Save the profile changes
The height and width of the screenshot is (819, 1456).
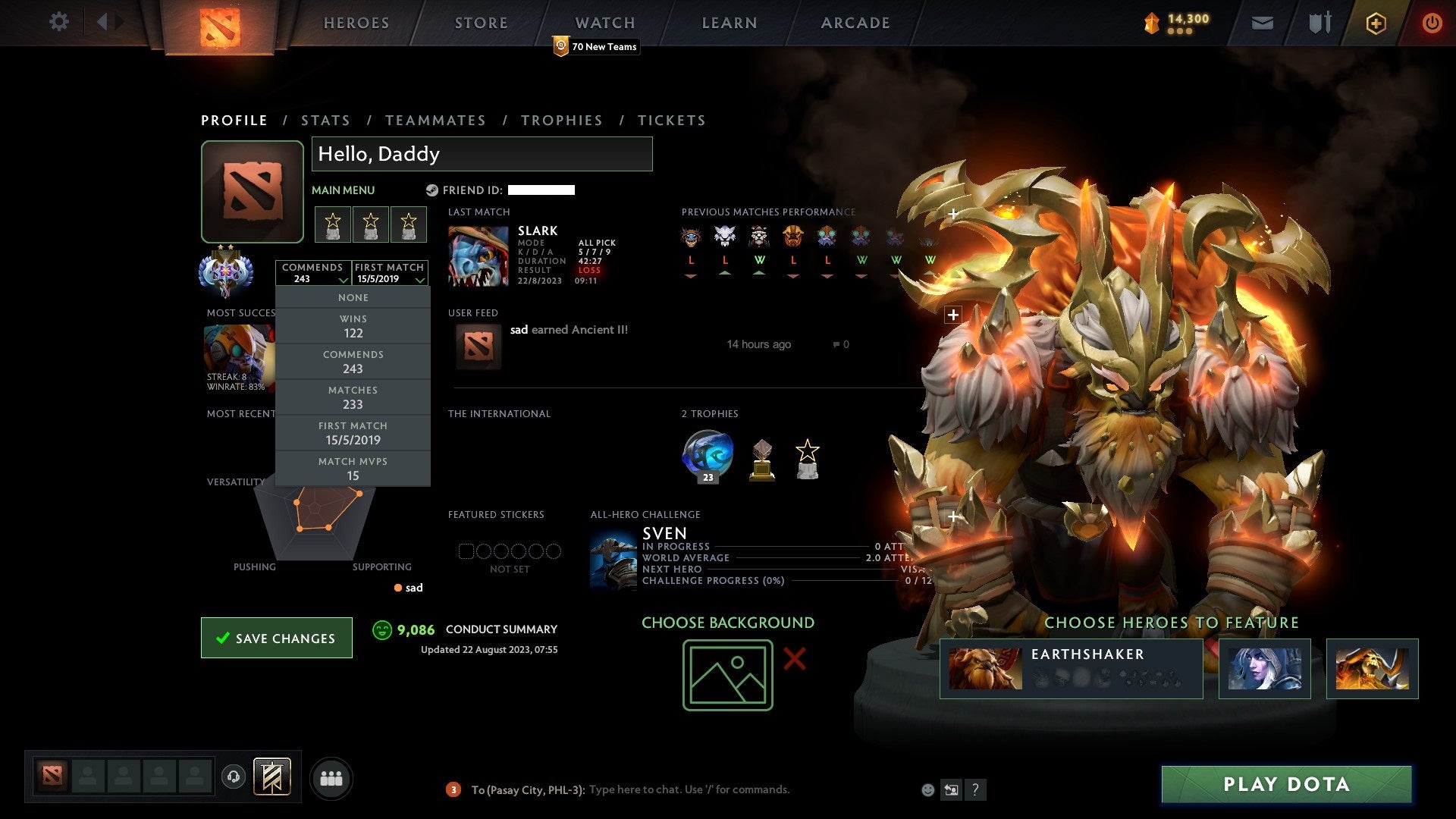pyautogui.click(x=277, y=638)
